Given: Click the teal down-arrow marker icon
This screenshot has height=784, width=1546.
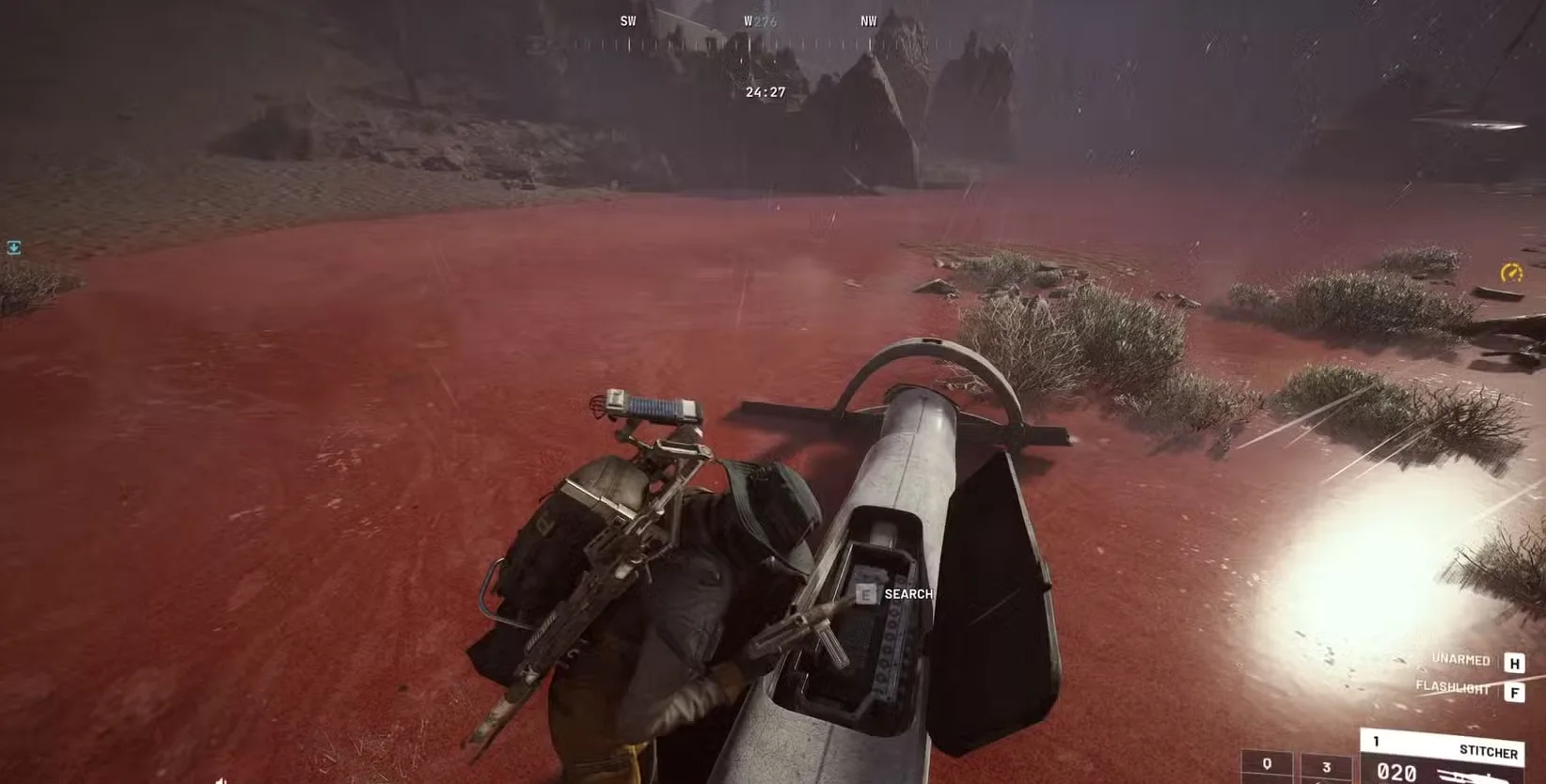Looking at the screenshot, I should pos(14,247).
